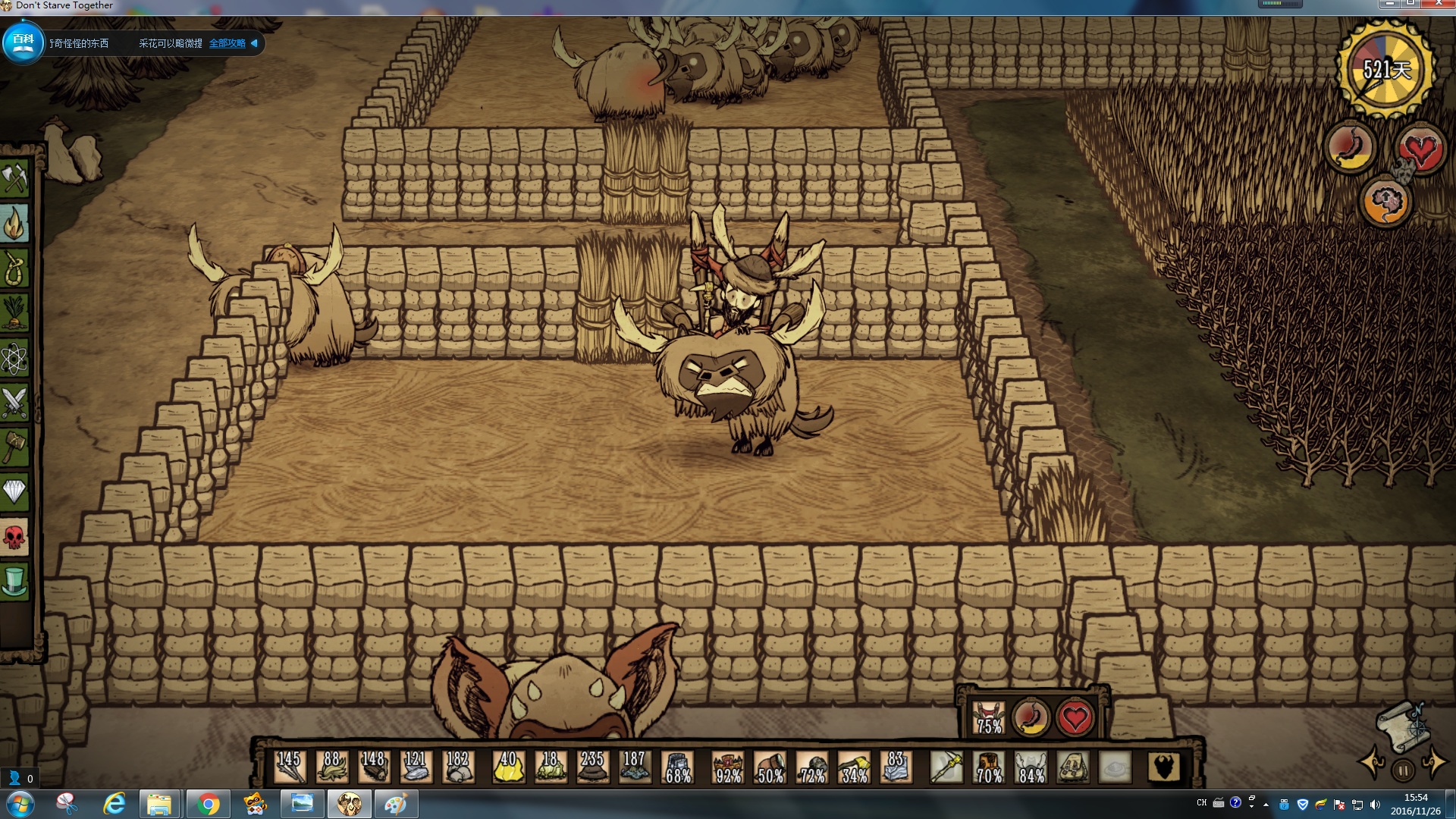Select the gold nugget stack of 40
1456x819 pixels.
507,767
